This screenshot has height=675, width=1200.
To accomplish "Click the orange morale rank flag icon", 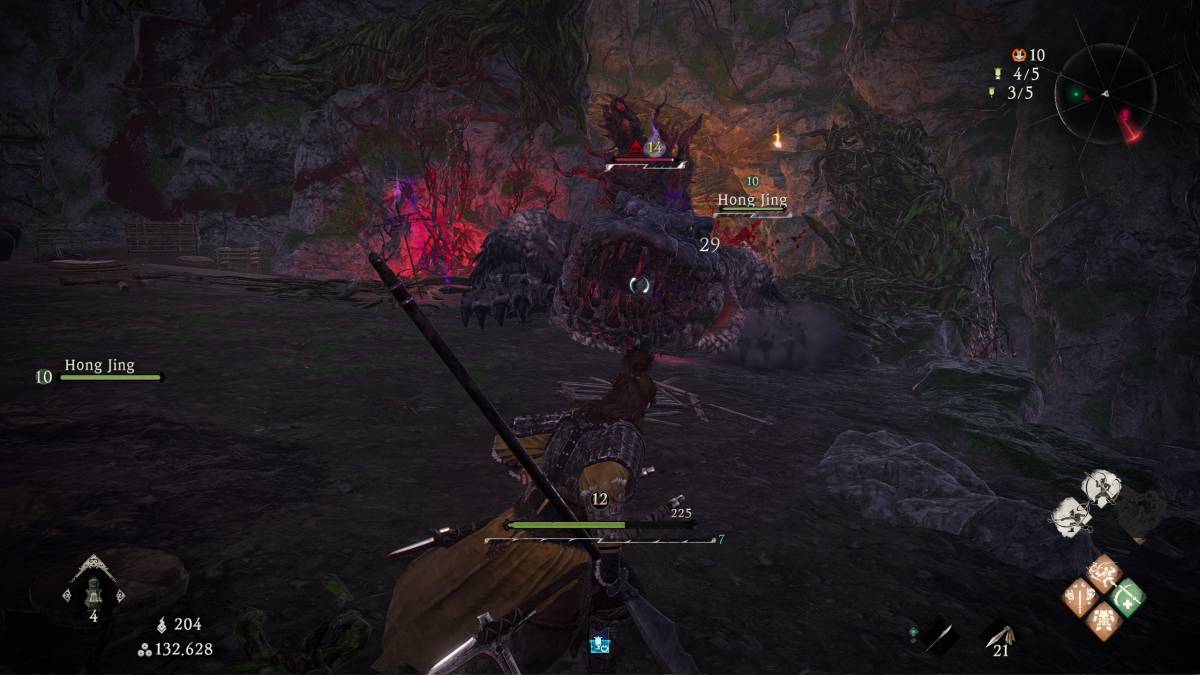I will (x=1018, y=56).
